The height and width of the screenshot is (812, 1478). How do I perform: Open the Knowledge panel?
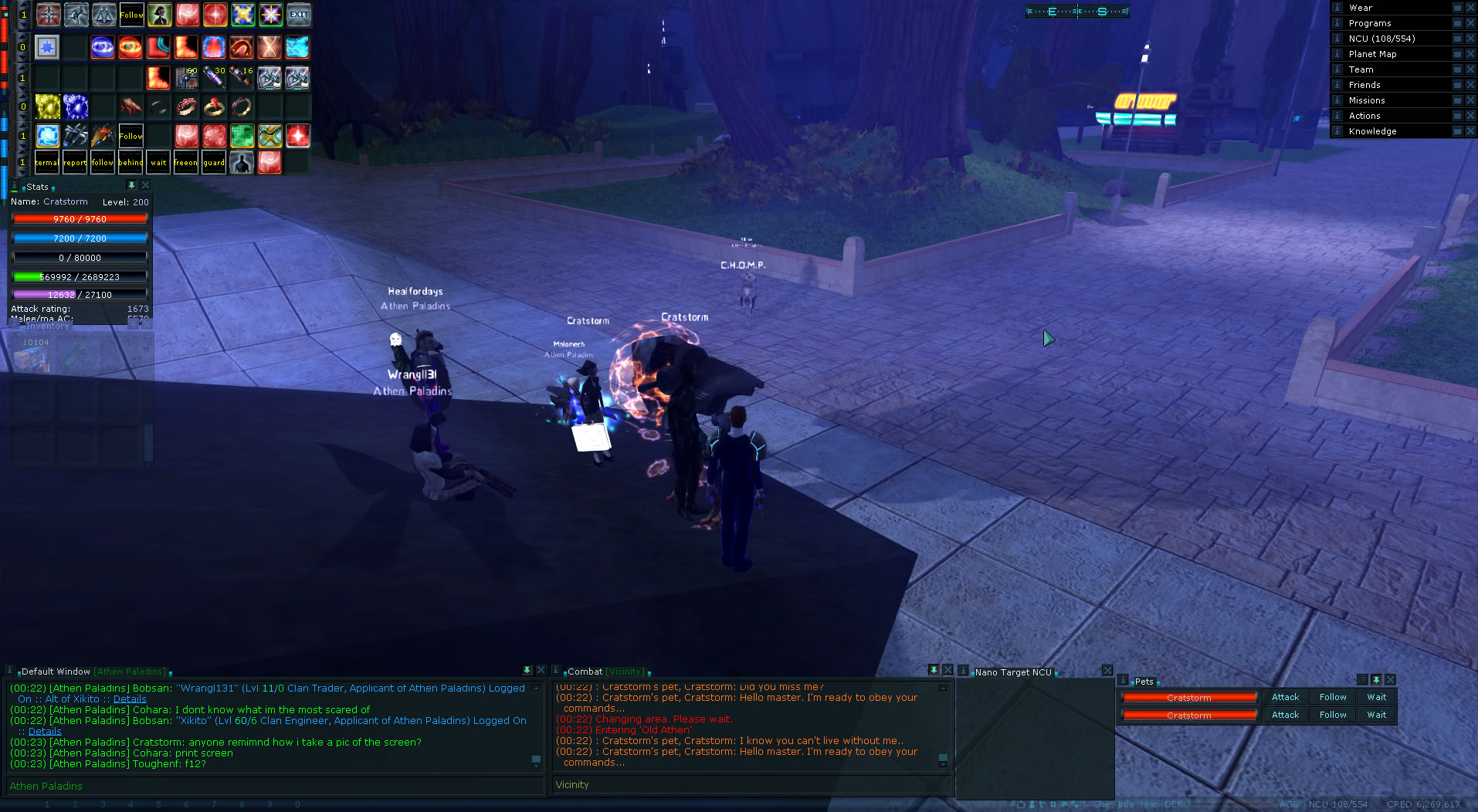click(x=1372, y=131)
